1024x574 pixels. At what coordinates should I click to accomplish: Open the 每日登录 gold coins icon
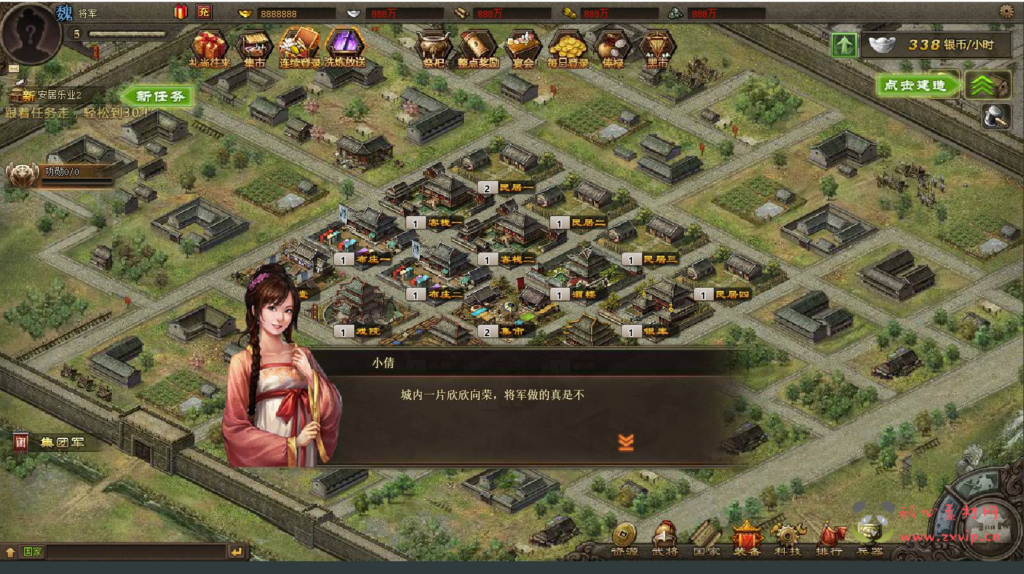[567, 46]
